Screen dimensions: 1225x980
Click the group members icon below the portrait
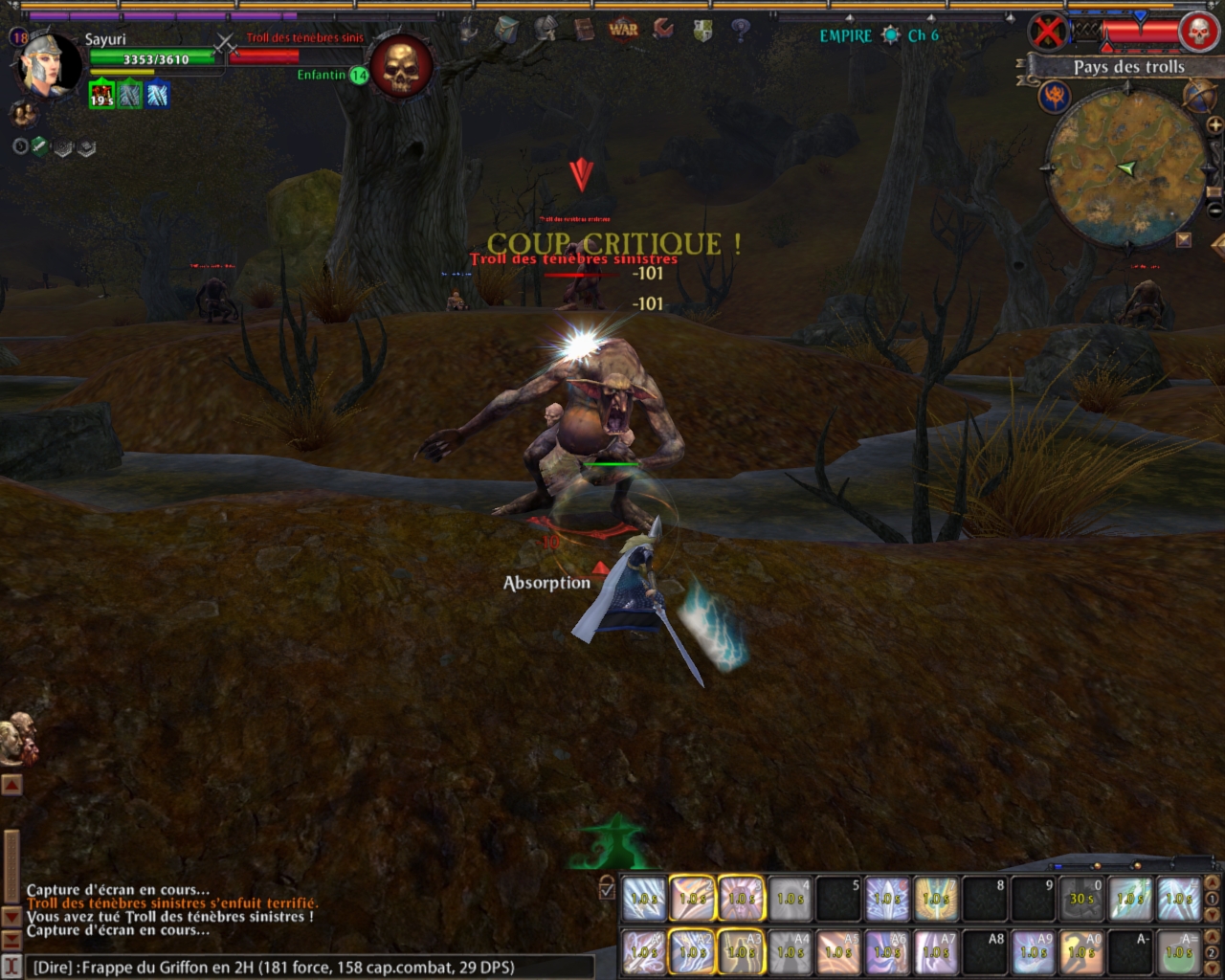tap(23, 114)
